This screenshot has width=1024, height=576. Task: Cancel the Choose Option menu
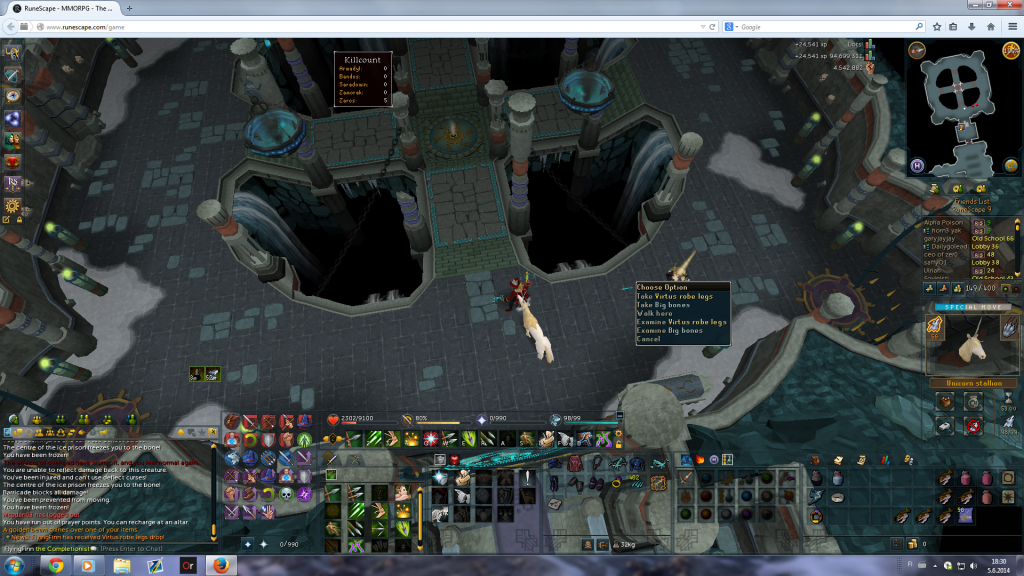[x=648, y=339]
